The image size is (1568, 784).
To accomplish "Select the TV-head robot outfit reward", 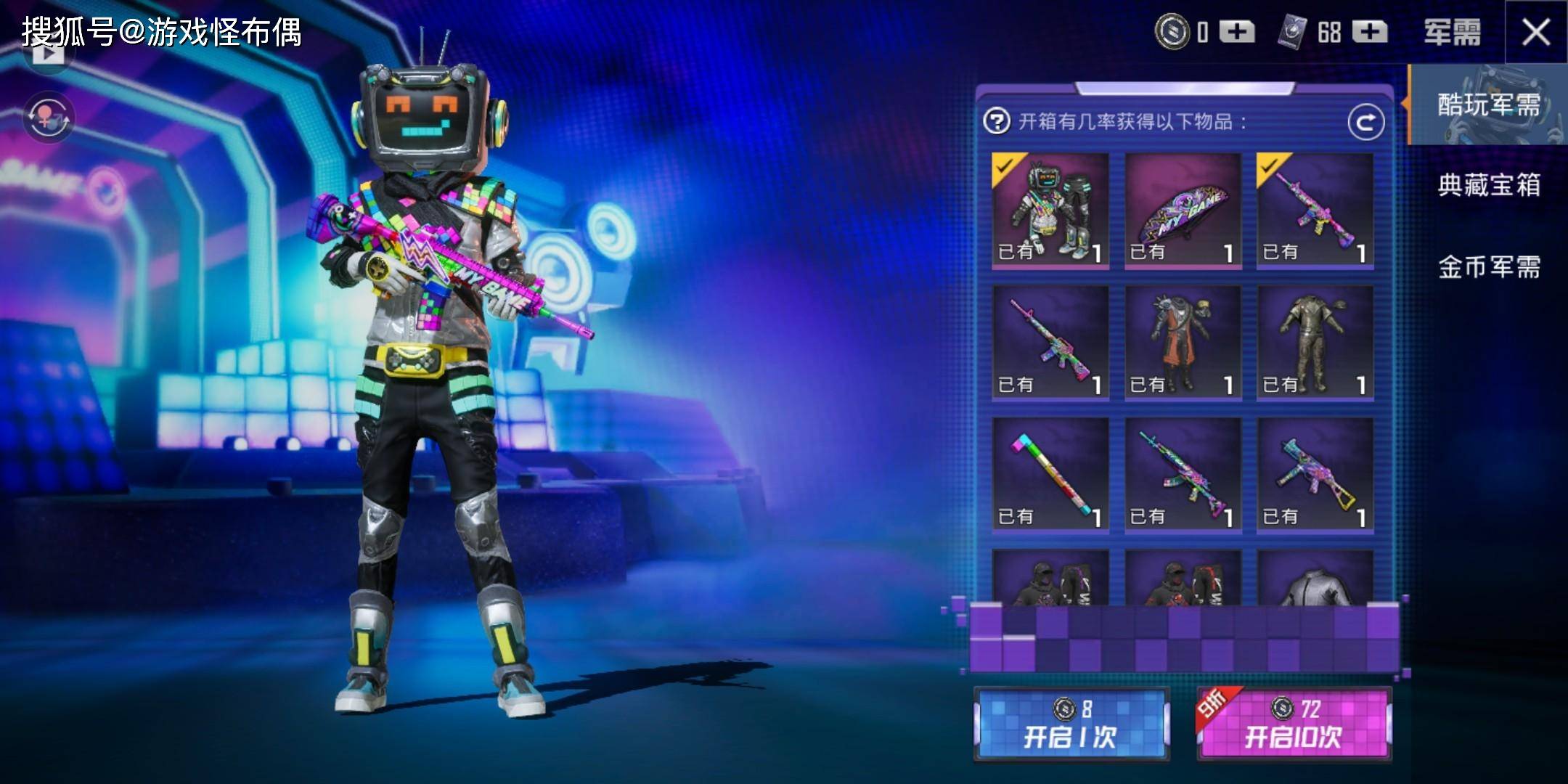I will coord(1050,210).
